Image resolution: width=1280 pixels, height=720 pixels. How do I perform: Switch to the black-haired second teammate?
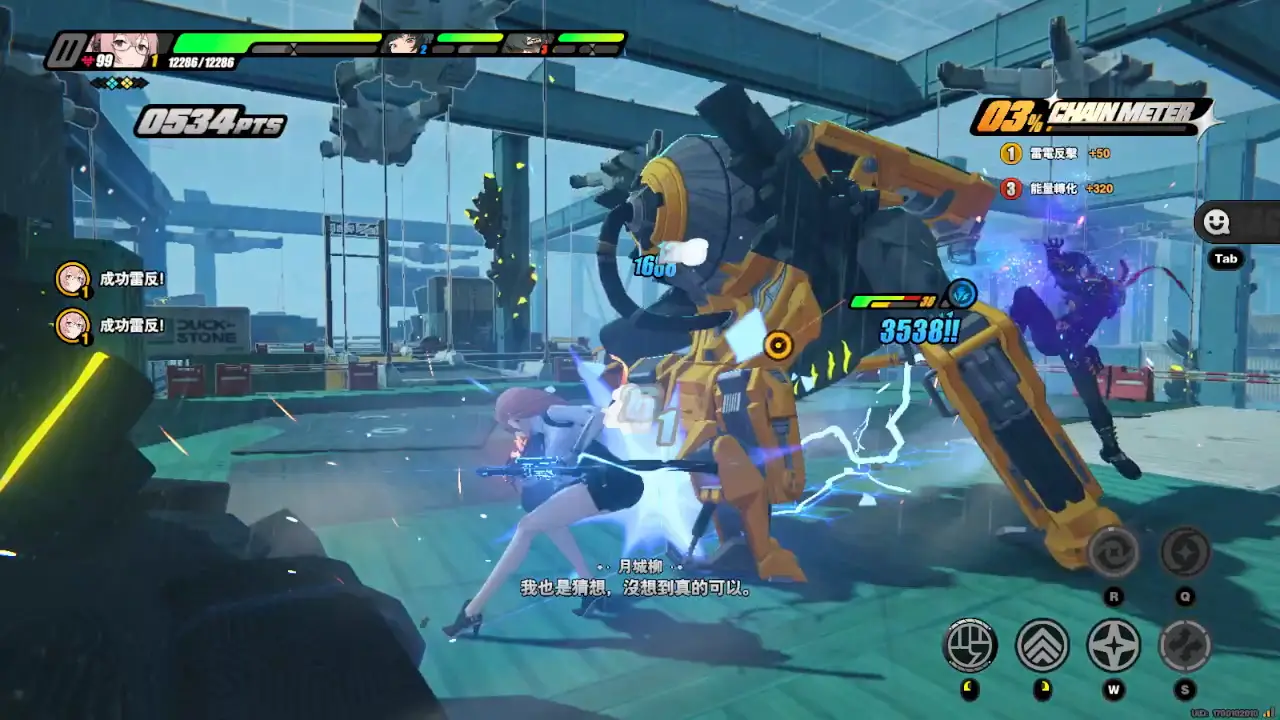pyautogui.click(x=405, y=43)
